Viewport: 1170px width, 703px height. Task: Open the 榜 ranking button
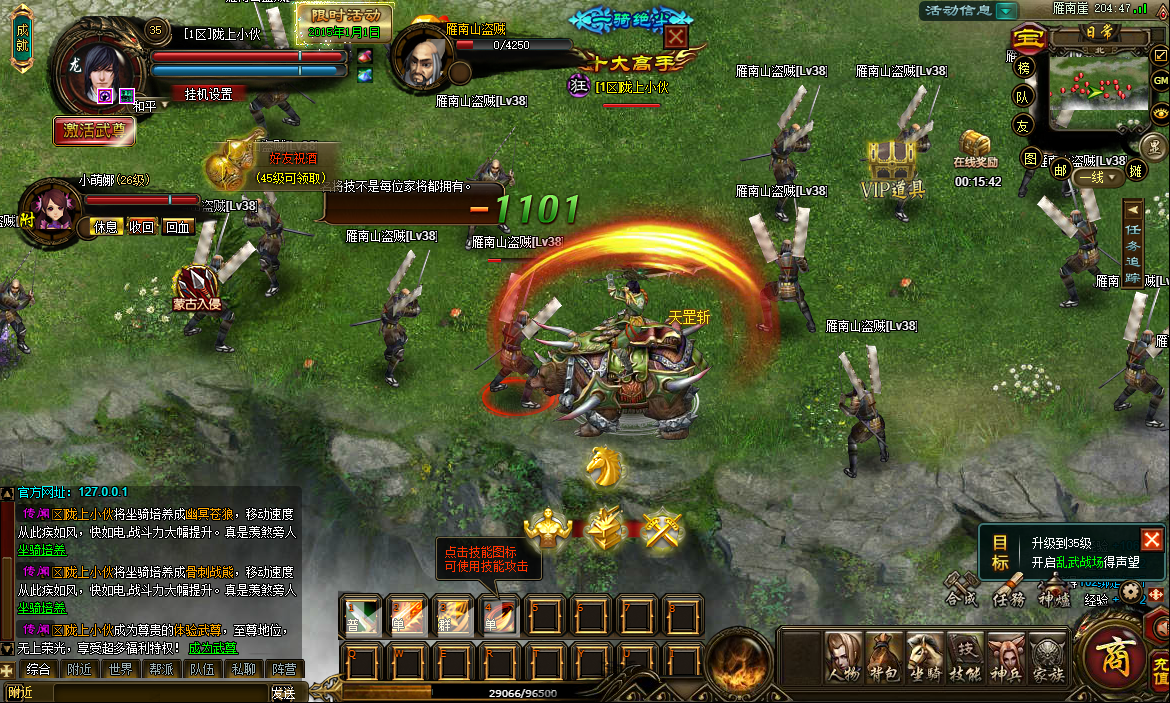pos(1023,69)
